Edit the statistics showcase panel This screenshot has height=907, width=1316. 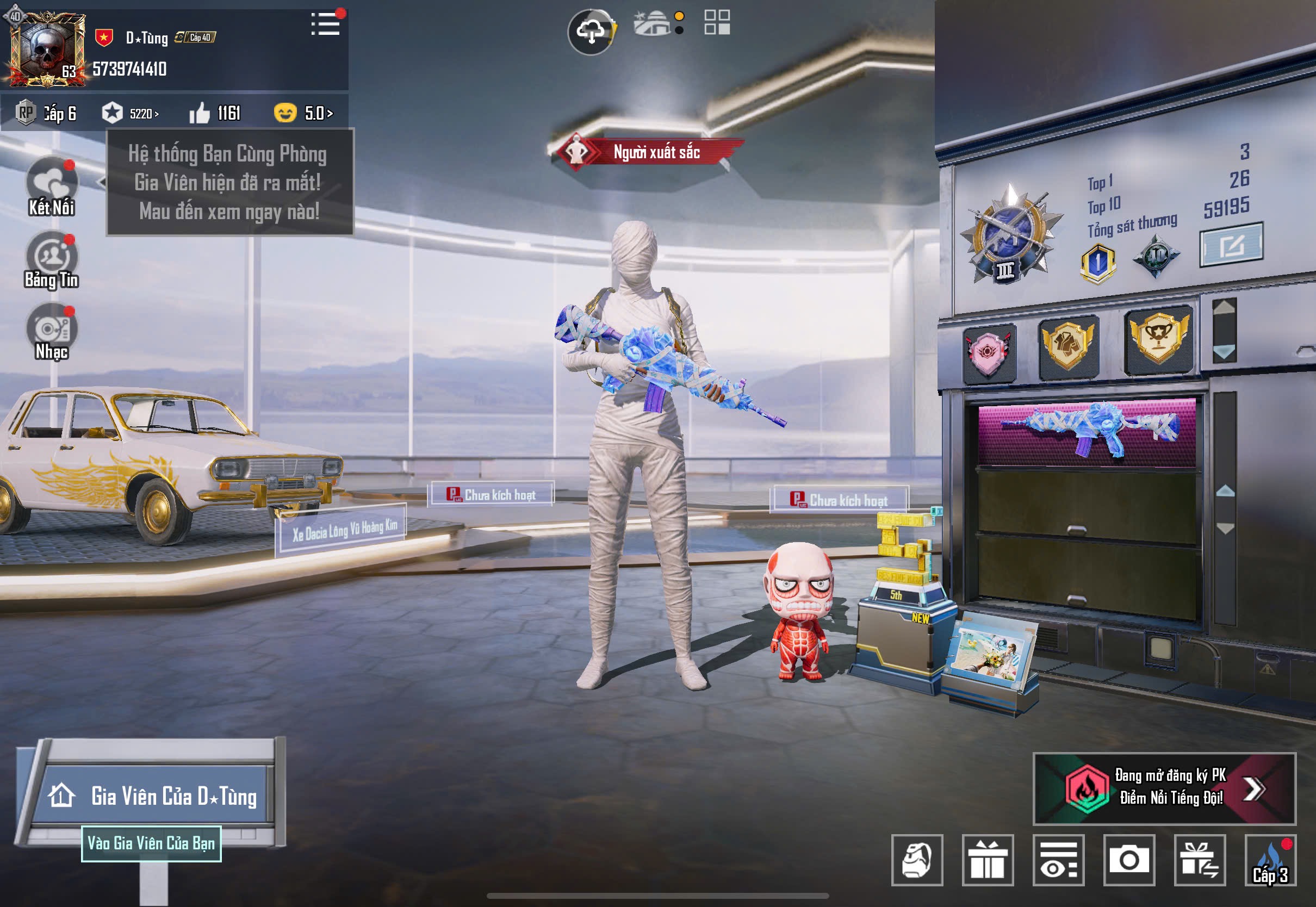(1231, 245)
